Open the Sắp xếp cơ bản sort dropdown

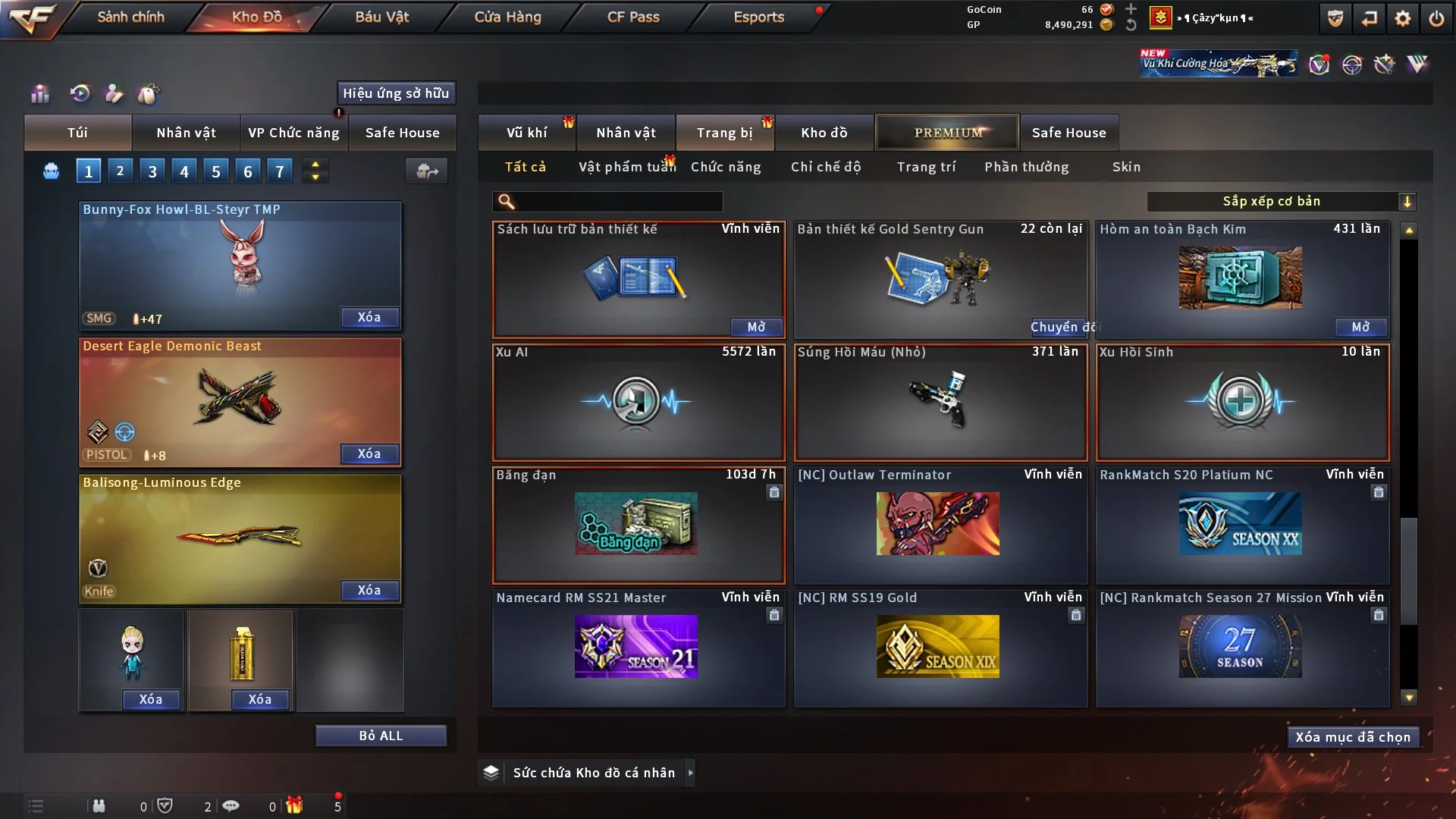pos(1281,201)
